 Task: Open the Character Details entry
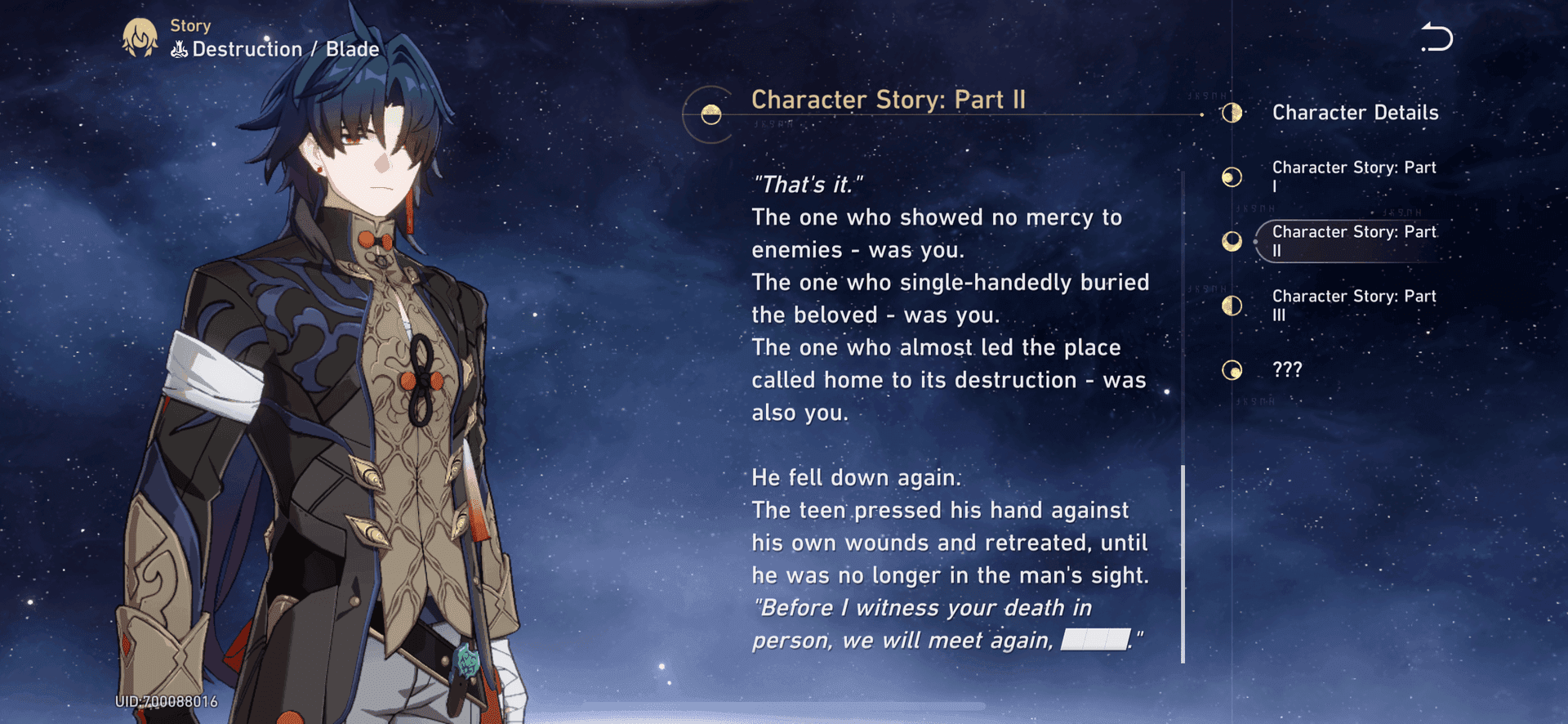pos(1354,113)
